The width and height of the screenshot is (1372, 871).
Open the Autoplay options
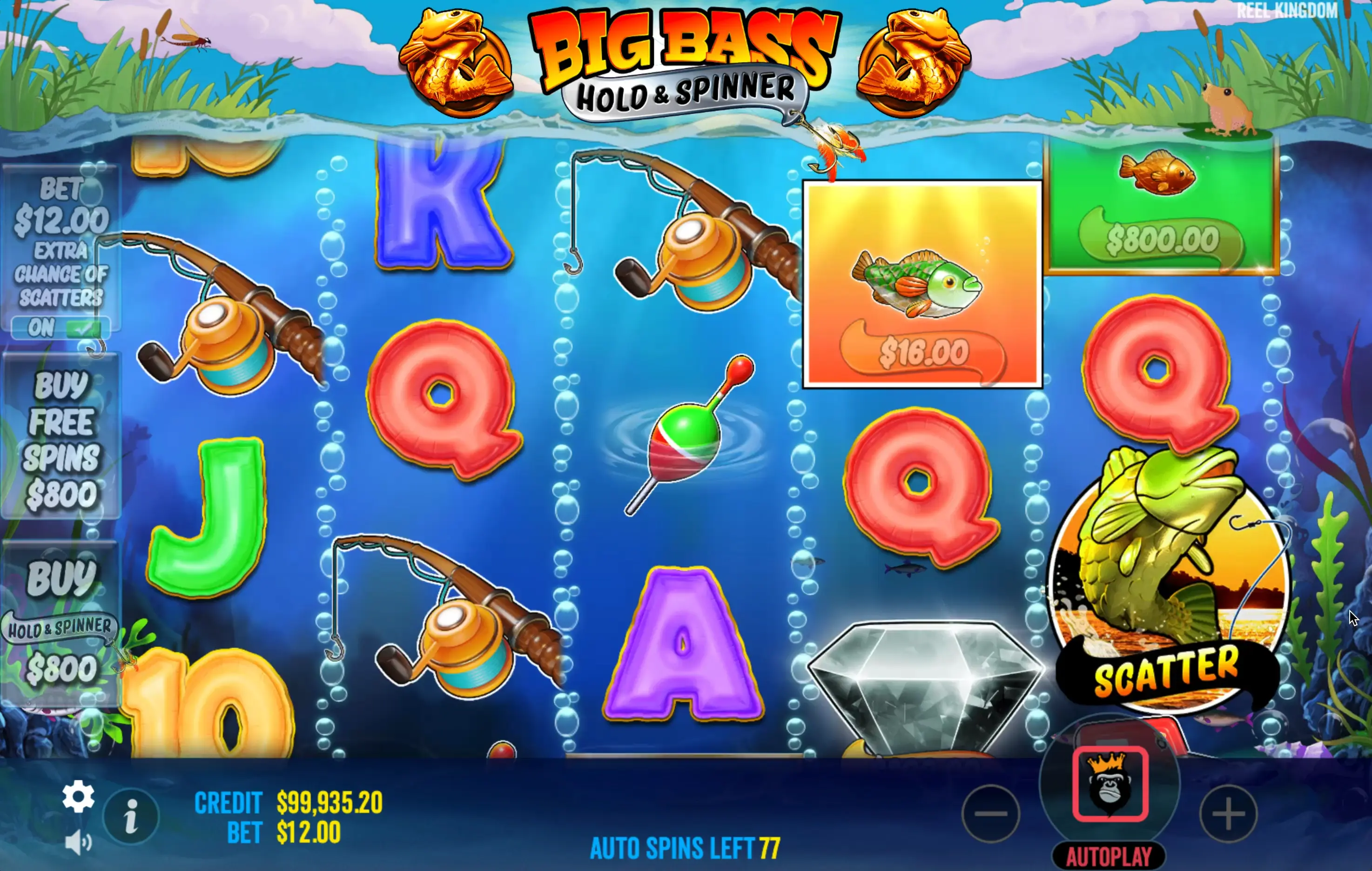click(1109, 856)
